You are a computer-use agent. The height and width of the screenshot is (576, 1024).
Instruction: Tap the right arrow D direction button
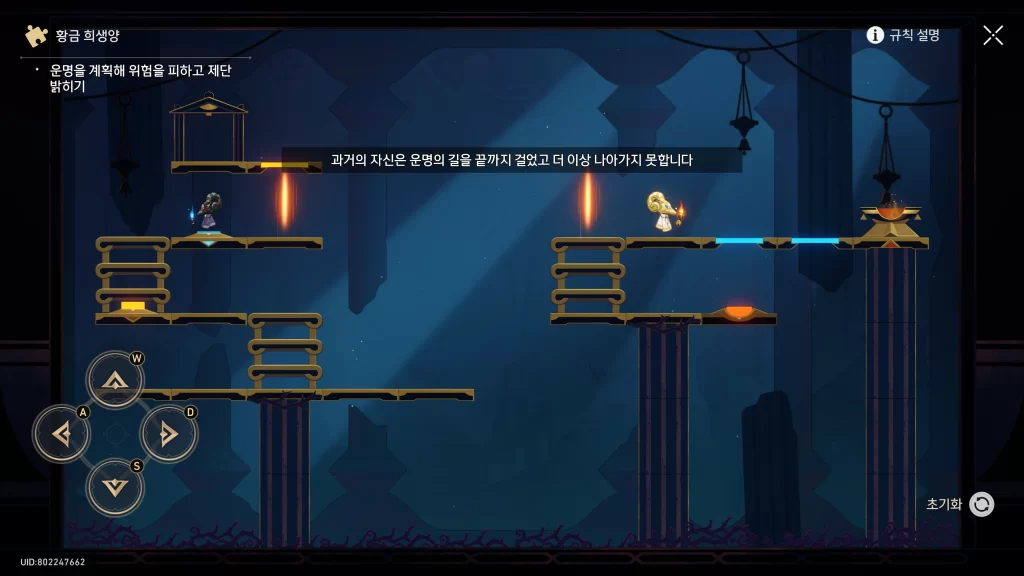click(x=168, y=434)
